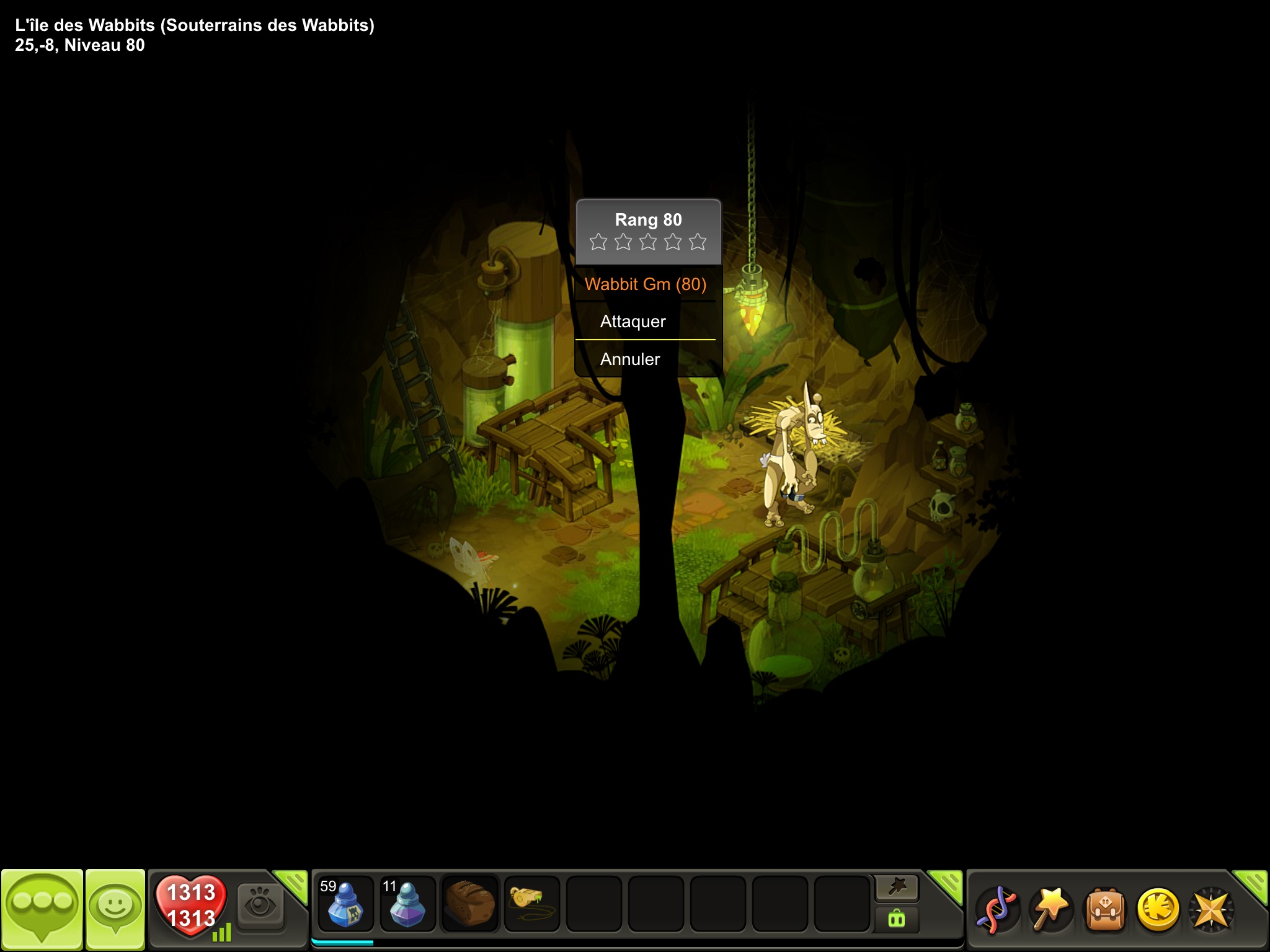Open the compass star map icon

pyautogui.click(x=1210, y=910)
